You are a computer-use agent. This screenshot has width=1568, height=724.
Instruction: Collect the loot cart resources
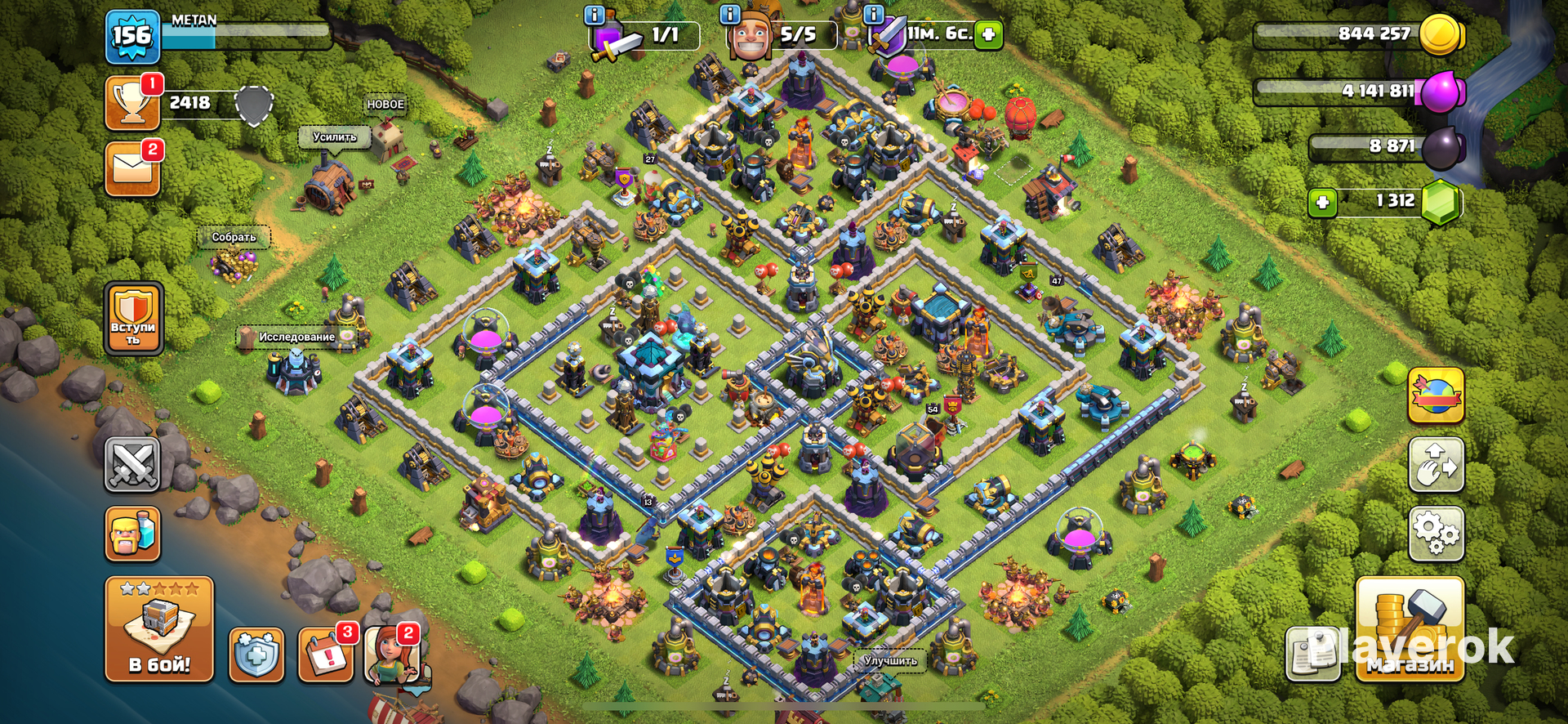coord(234,261)
